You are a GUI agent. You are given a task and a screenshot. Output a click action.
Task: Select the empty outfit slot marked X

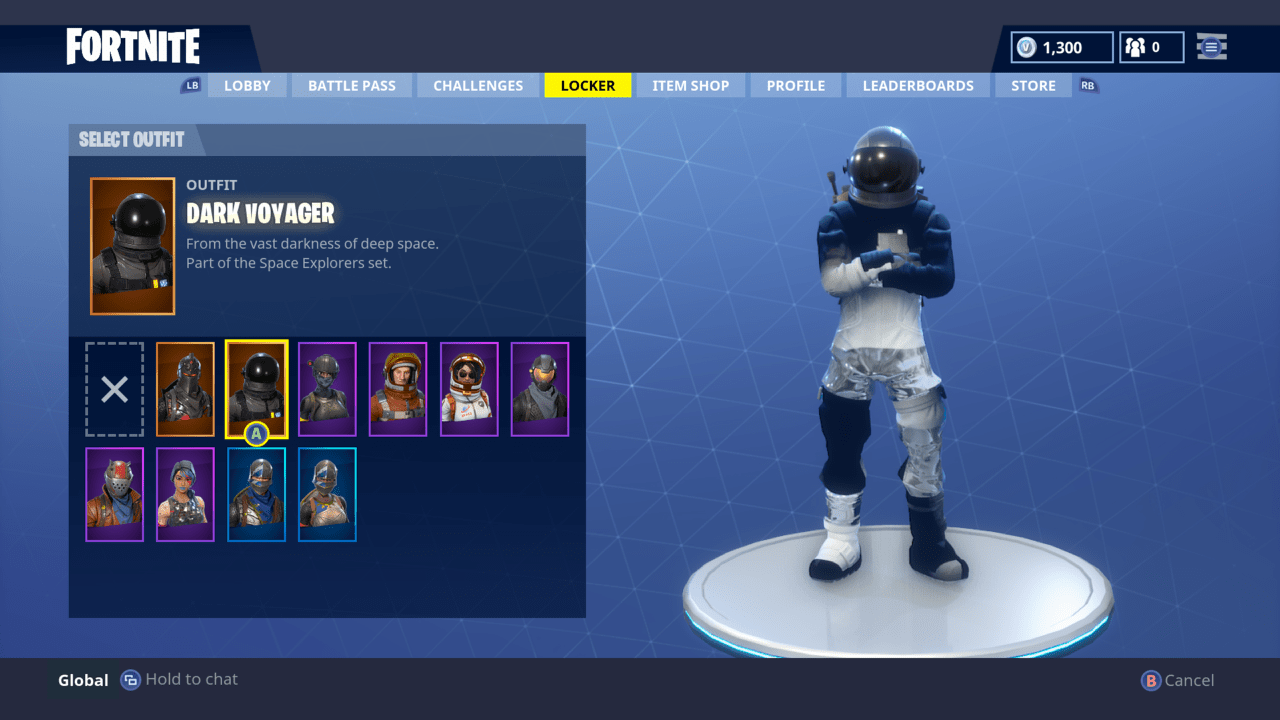[114, 389]
